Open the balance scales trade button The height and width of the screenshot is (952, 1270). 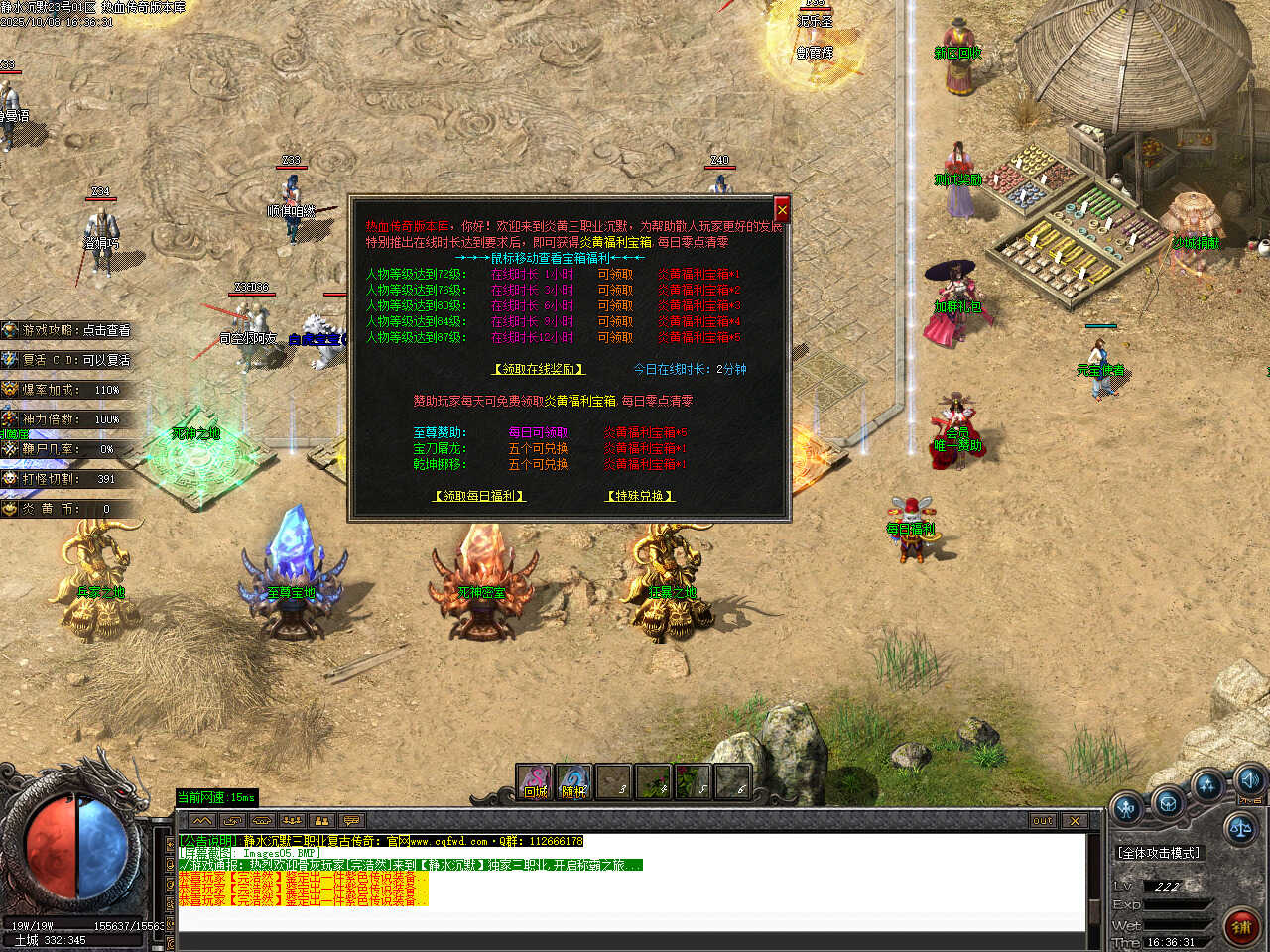pos(1240,826)
